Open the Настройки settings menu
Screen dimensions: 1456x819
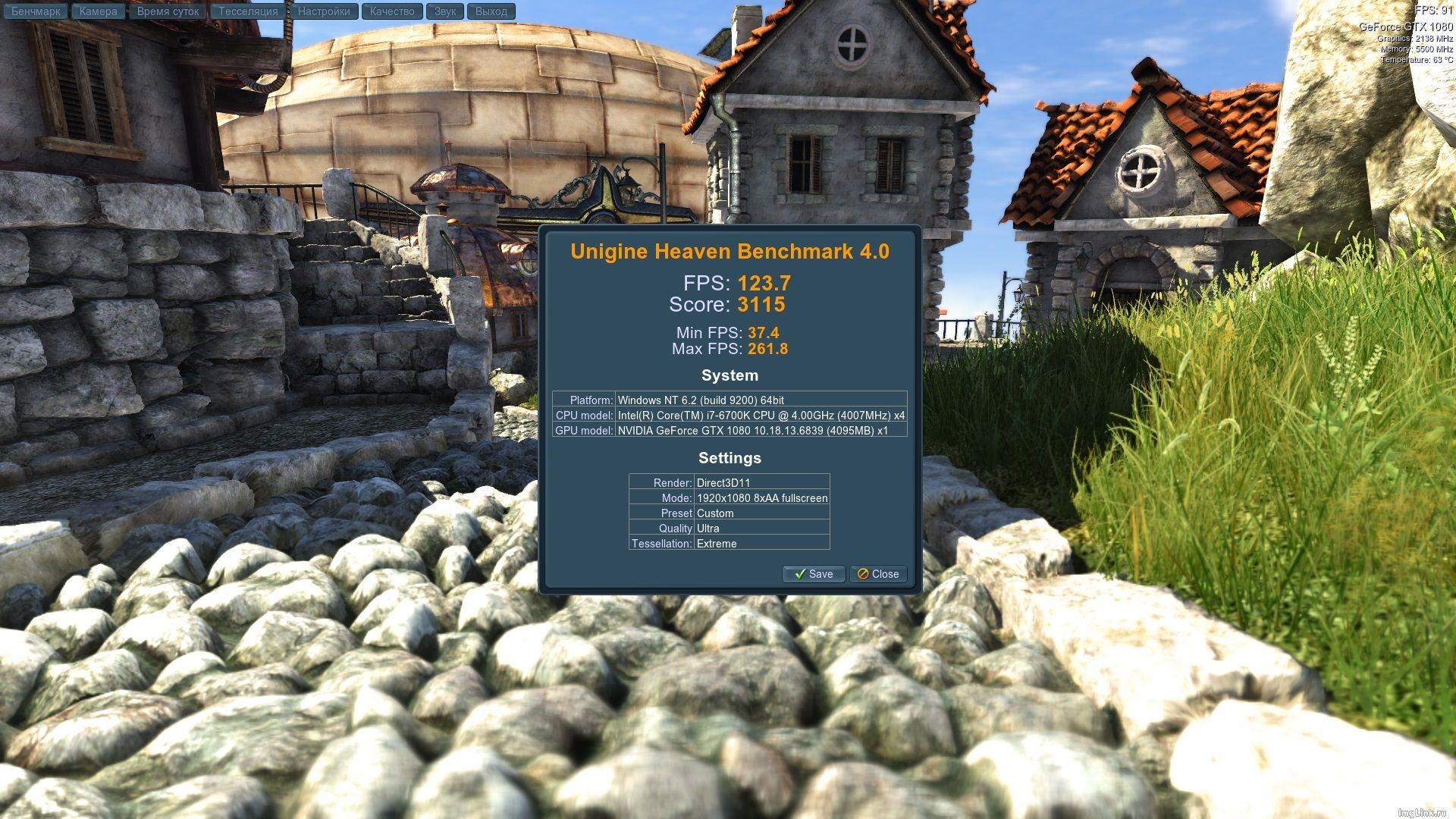click(x=324, y=11)
